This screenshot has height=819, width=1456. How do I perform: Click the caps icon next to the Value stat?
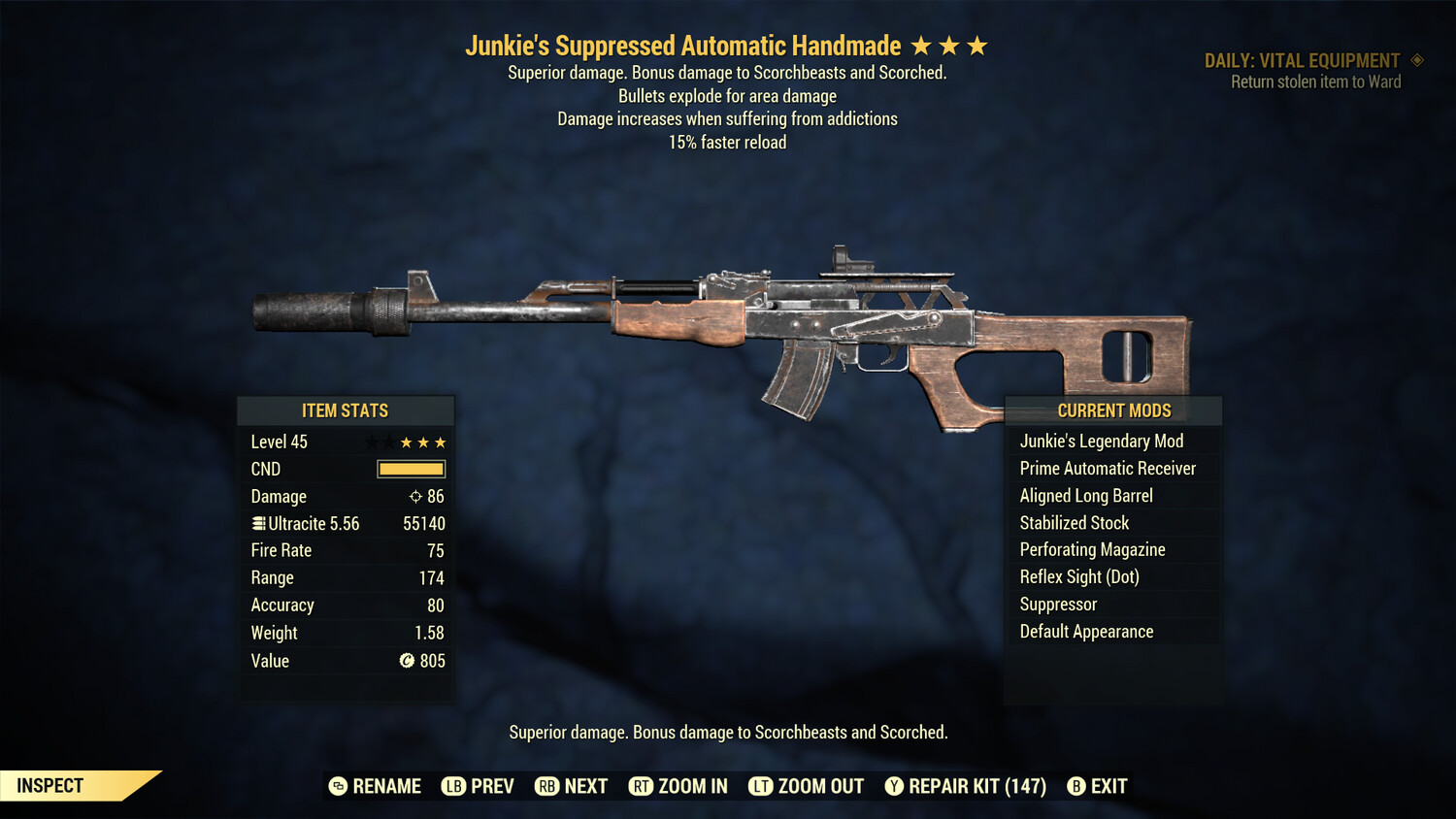point(409,661)
